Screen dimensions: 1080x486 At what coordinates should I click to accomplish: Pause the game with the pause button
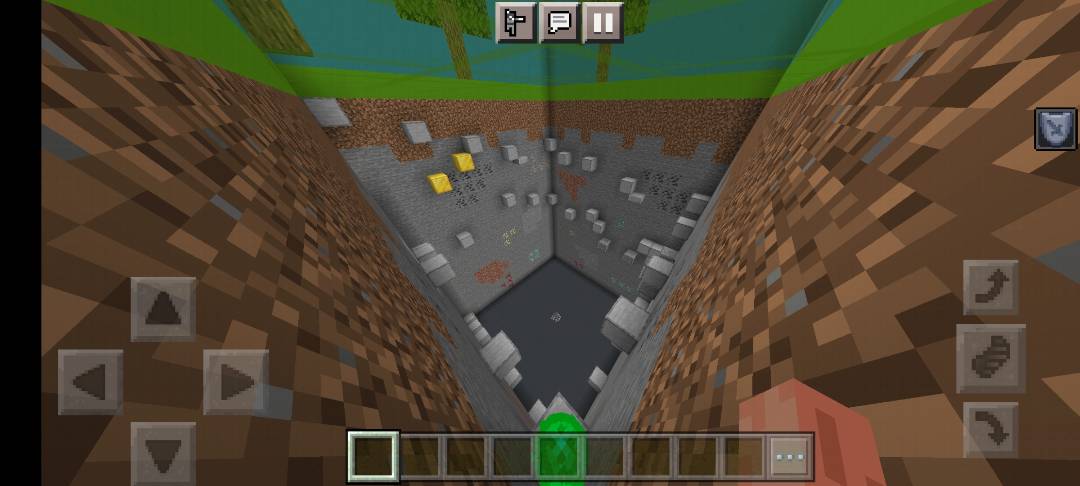pos(602,22)
